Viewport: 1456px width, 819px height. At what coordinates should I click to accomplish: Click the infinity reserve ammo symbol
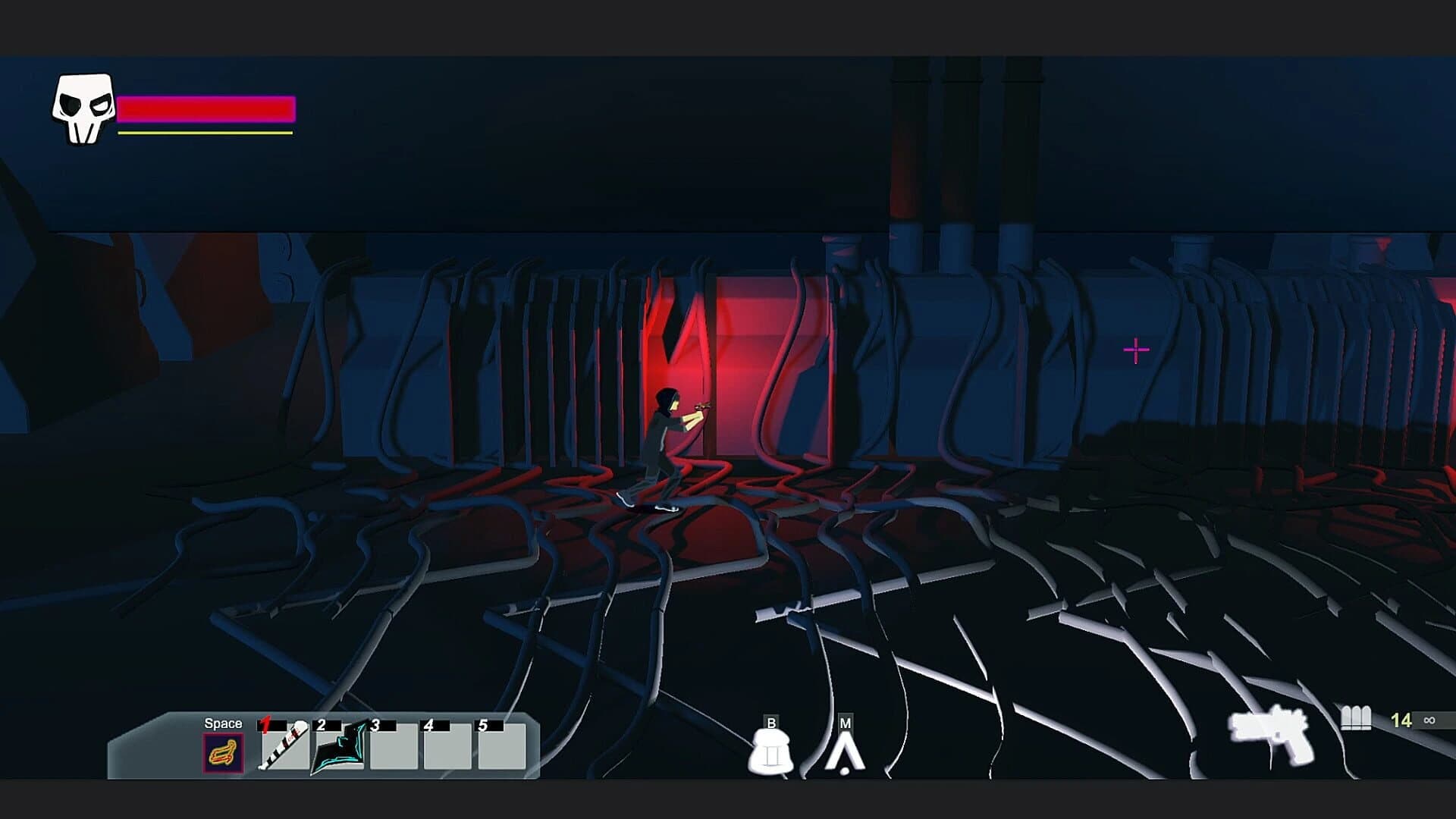1429,720
